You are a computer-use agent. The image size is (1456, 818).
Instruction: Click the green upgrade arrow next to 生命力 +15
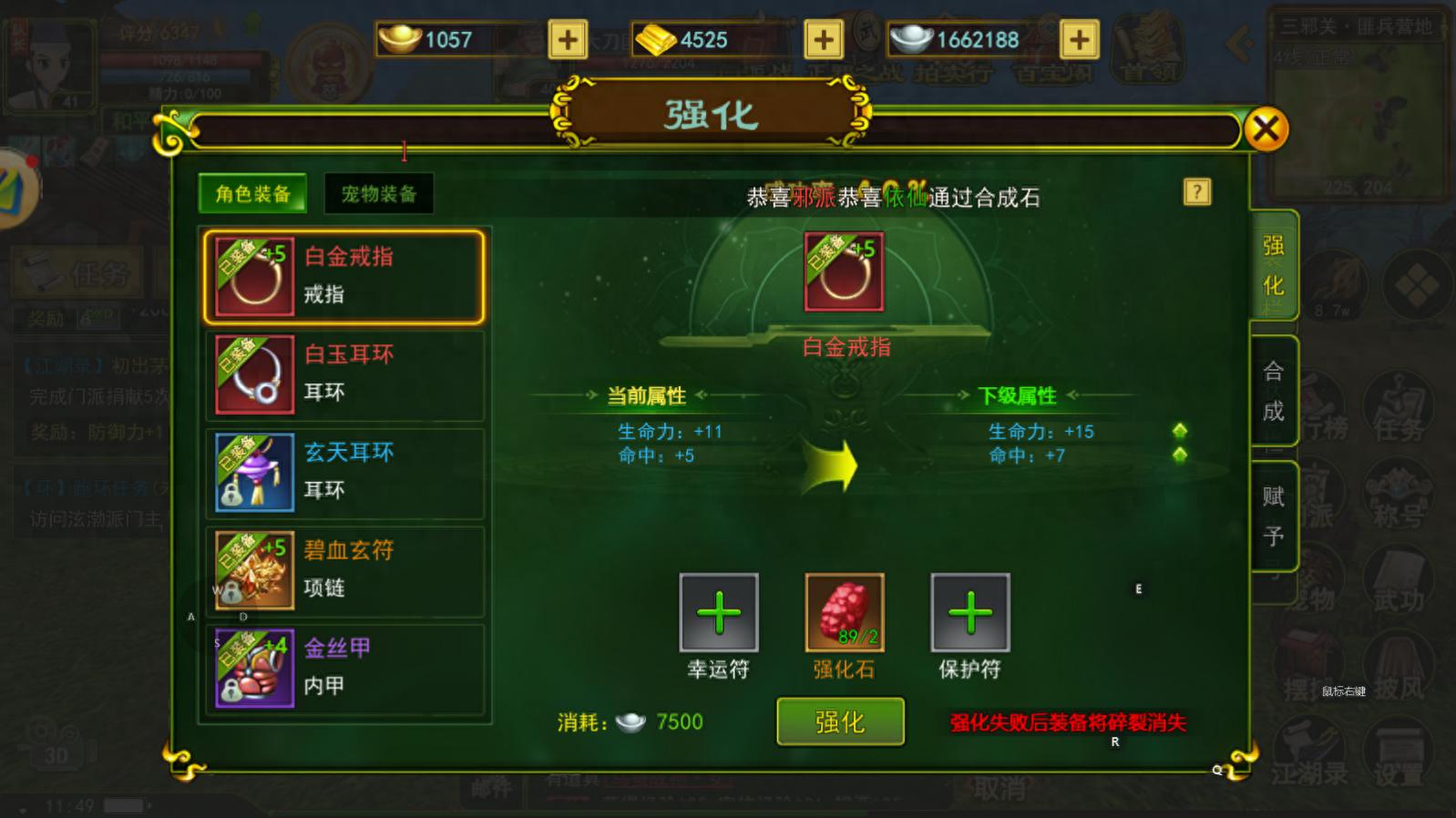click(1180, 430)
